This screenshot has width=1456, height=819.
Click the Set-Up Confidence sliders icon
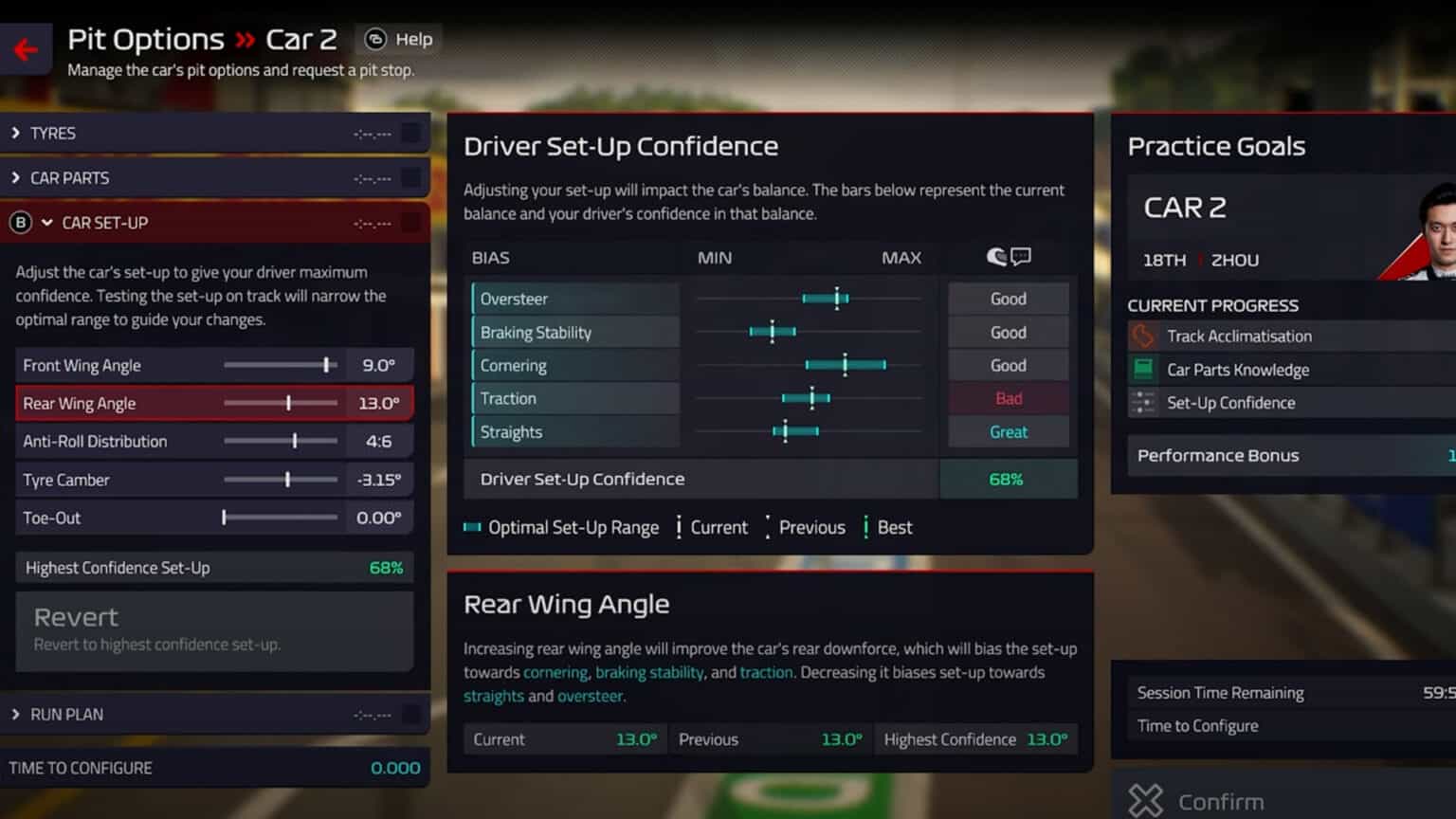1143,403
